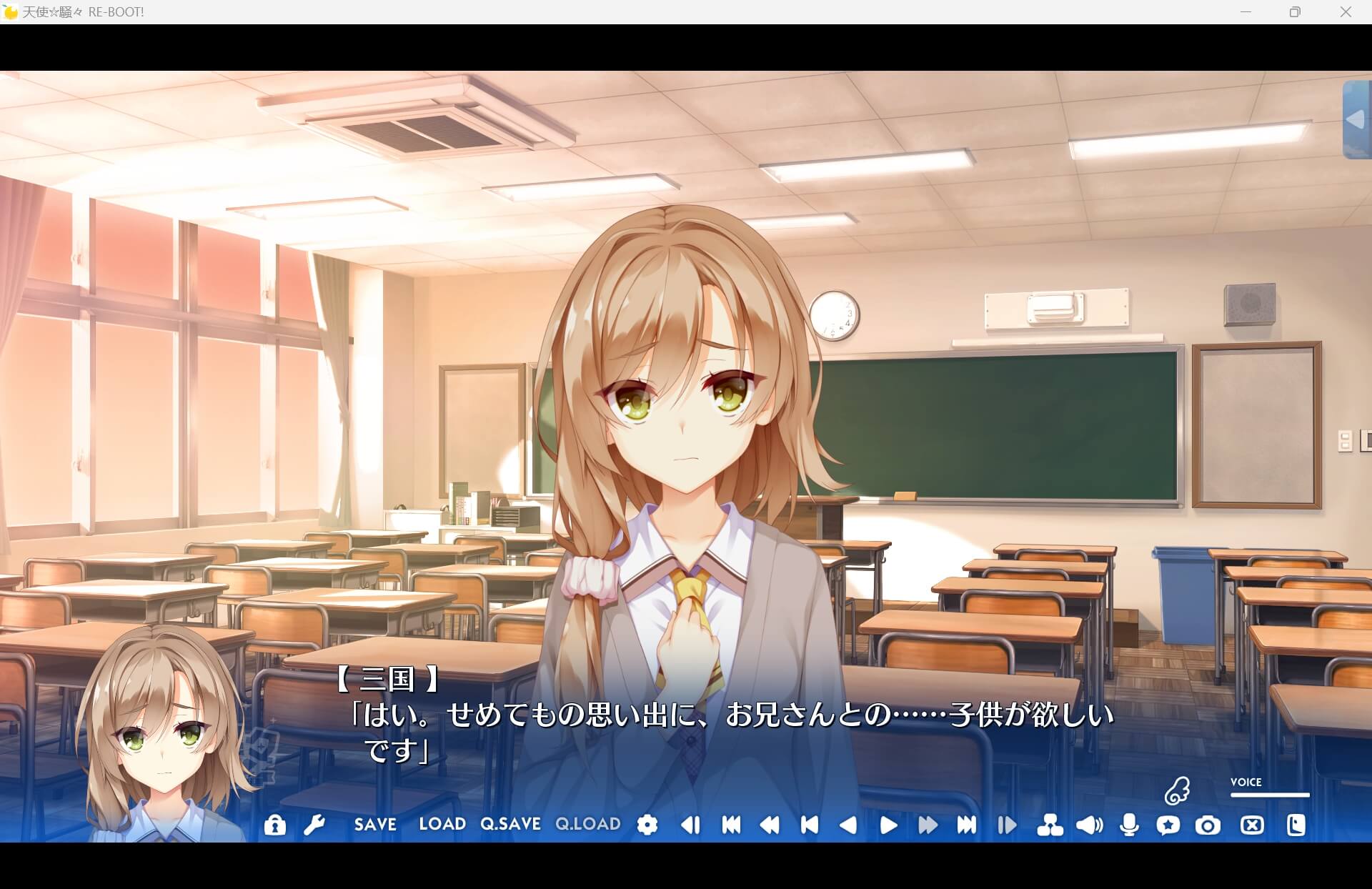Open the scene flowchart icon

tap(1051, 825)
